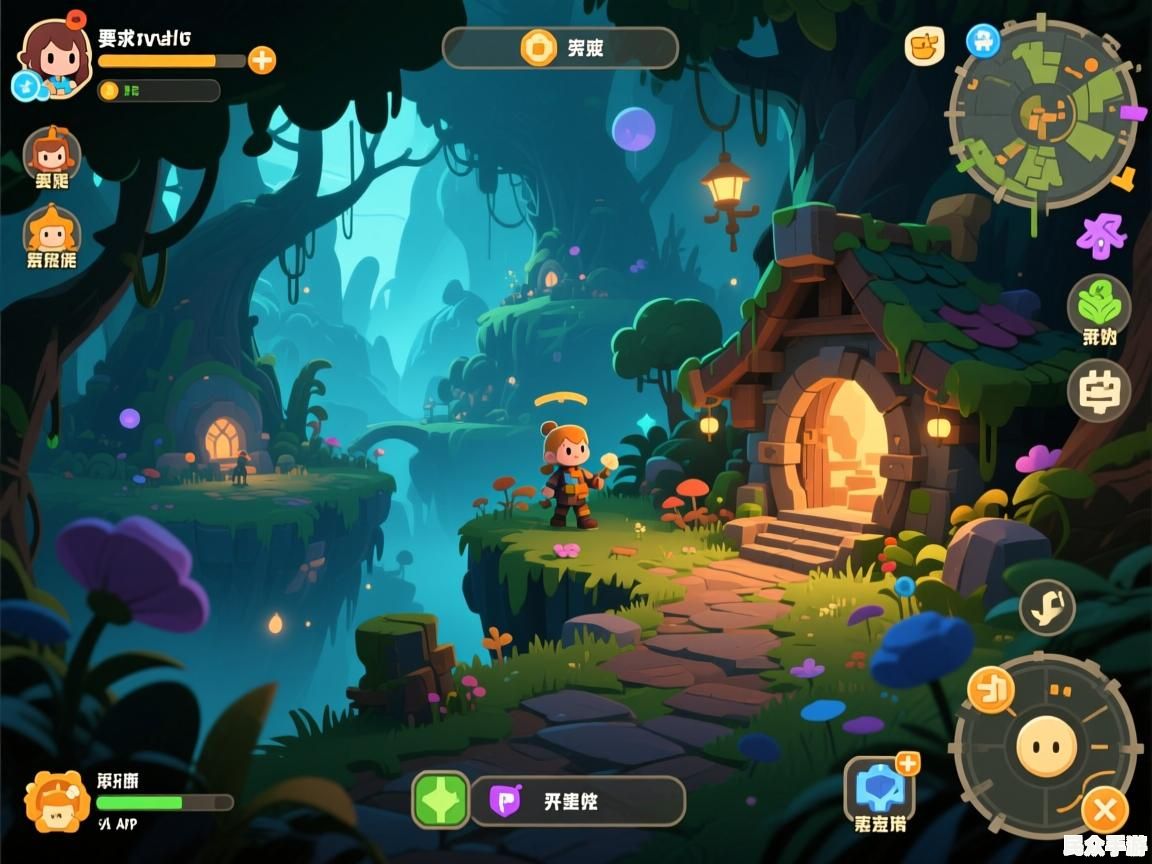Click the yellow face in the wheel center
This screenshot has width=1152, height=864.
pyautogui.click(x=1046, y=746)
